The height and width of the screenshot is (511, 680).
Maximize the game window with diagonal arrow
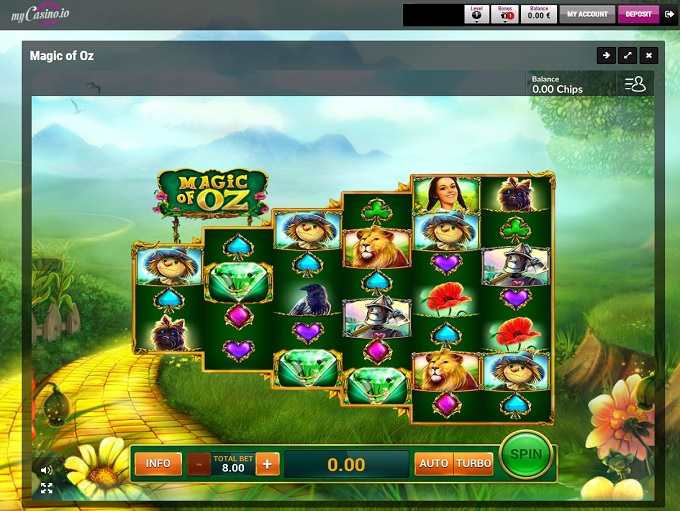point(627,56)
